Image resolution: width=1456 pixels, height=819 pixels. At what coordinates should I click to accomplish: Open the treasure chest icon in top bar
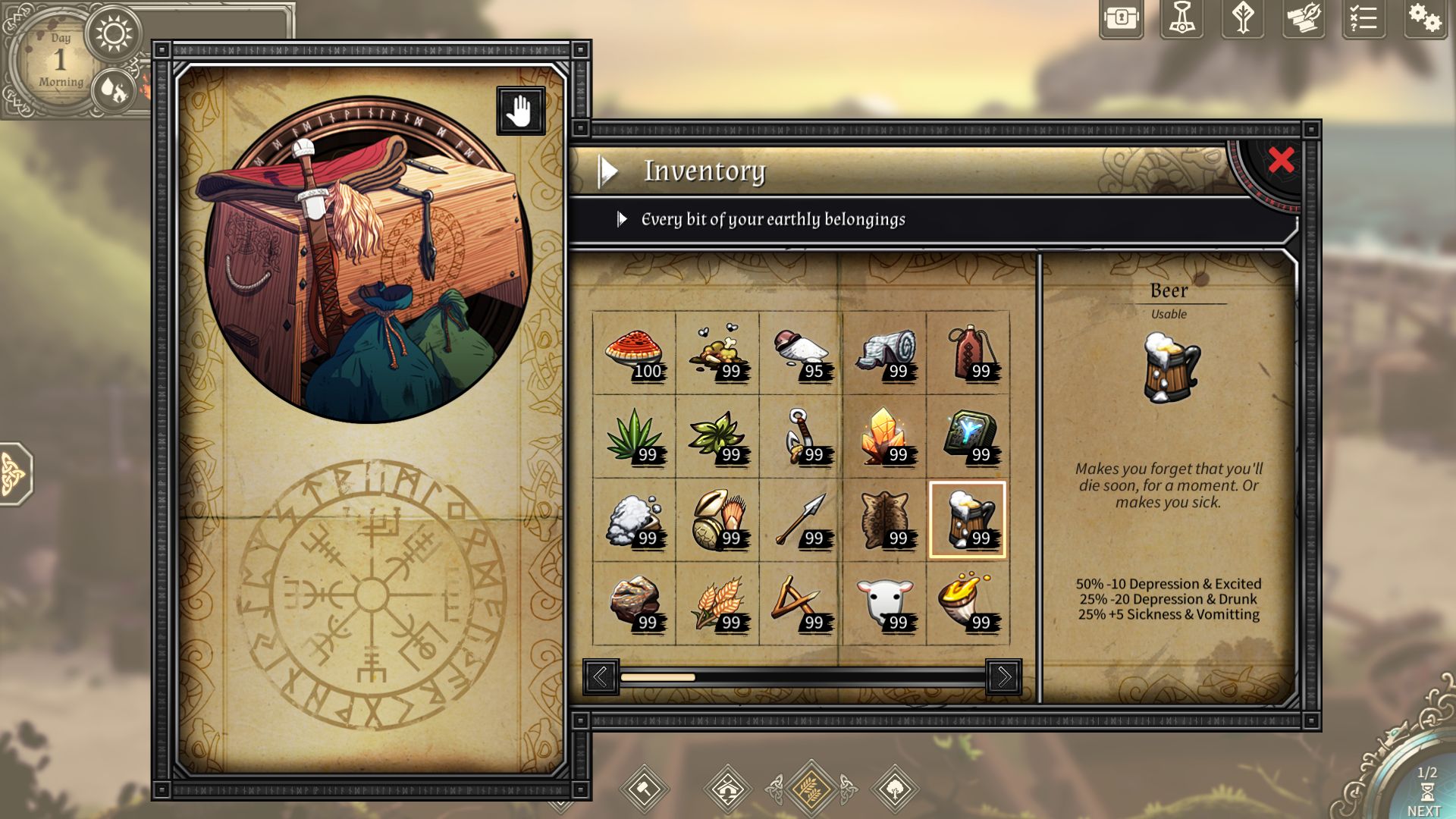[1121, 19]
